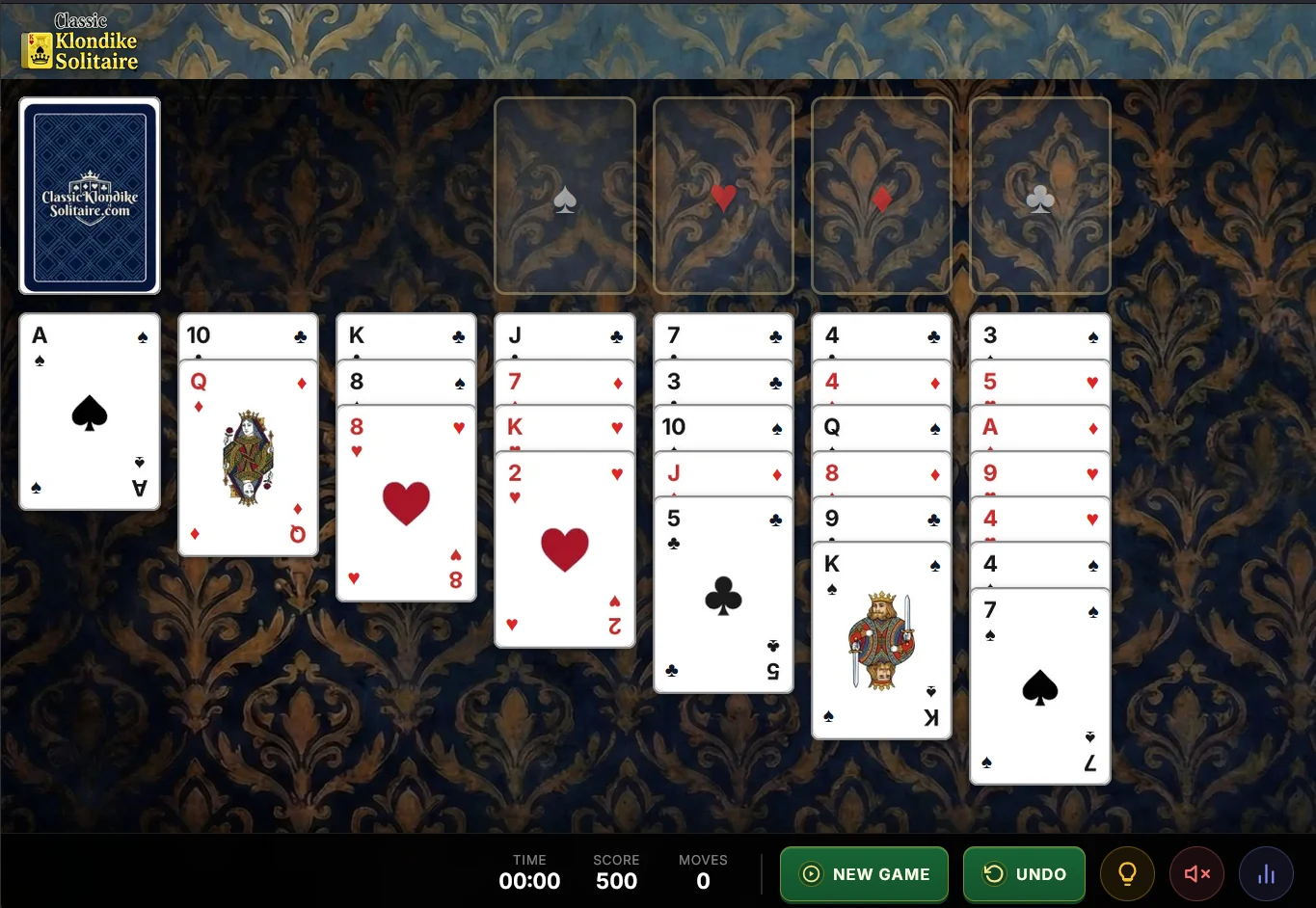Click the MOVES counter display
Viewport: 1316px width, 908px height.
point(703,871)
